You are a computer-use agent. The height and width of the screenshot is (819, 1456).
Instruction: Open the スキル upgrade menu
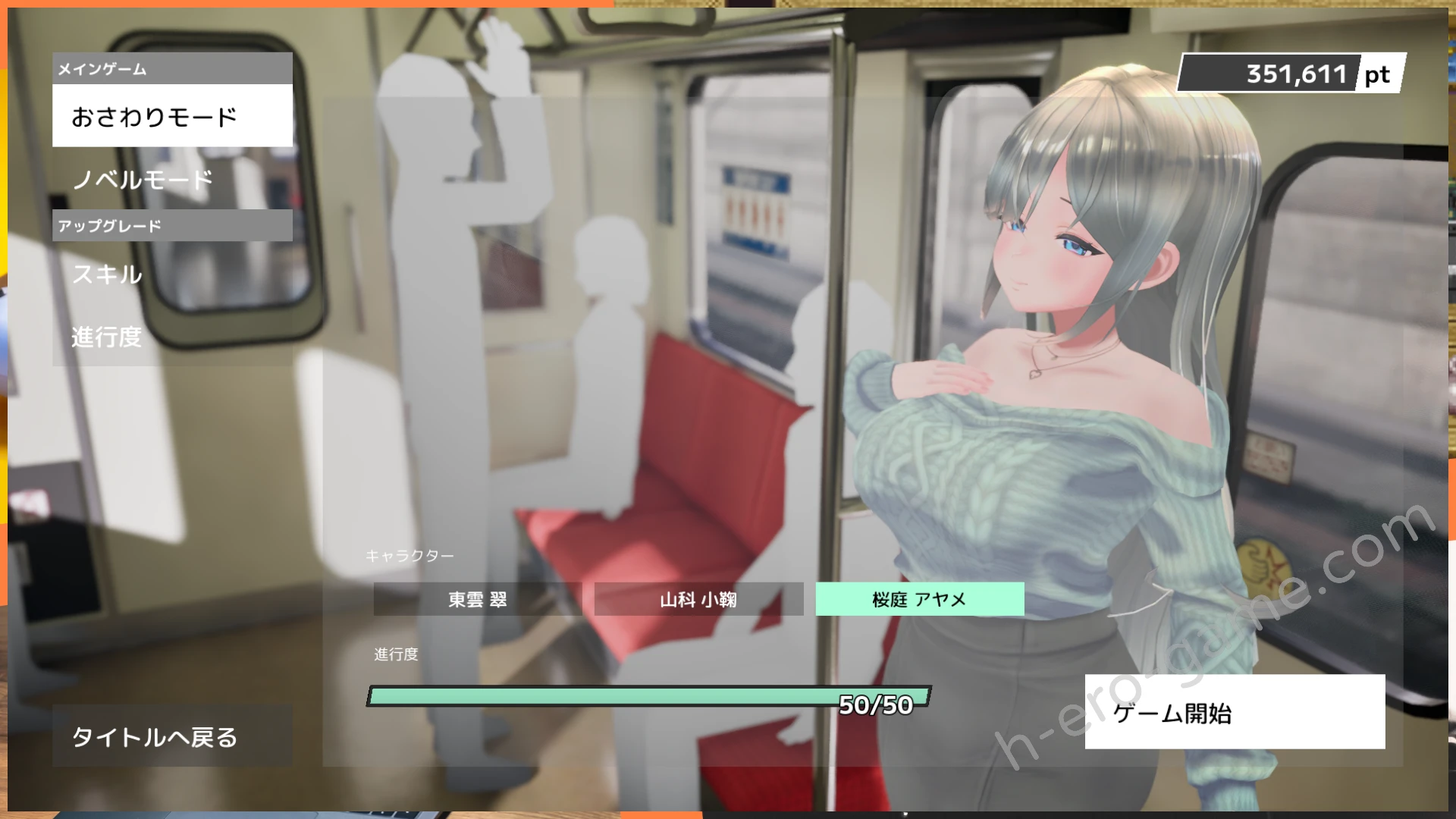pyautogui.click(x=172, y=274)
